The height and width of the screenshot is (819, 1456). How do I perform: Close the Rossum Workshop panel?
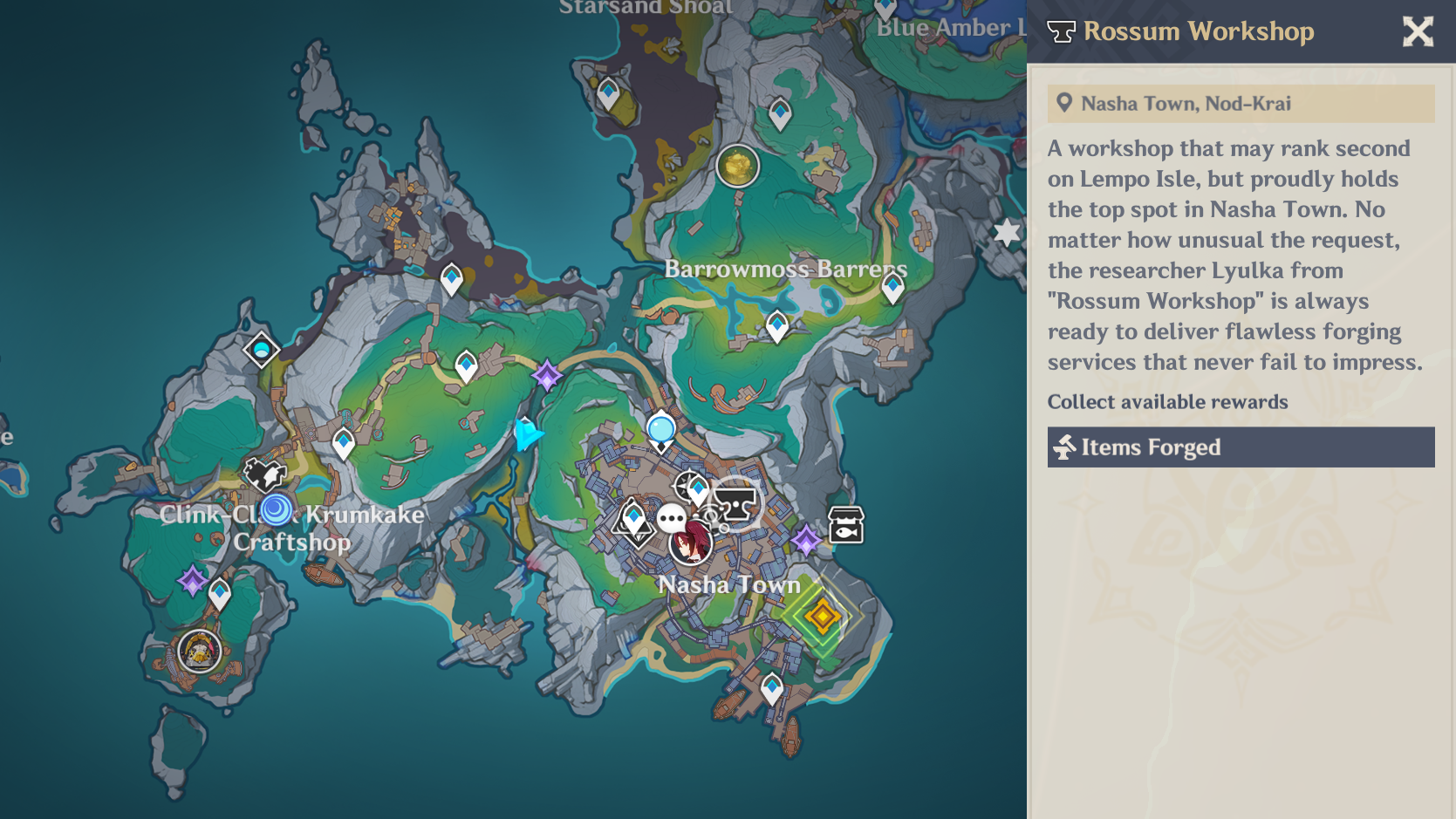(x=1418, y=31)
